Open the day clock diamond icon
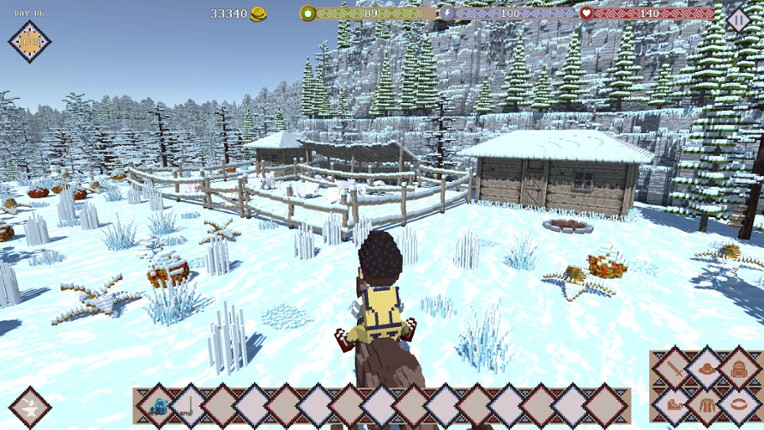This screenshot has width=764, height=430. coord(30,41)
